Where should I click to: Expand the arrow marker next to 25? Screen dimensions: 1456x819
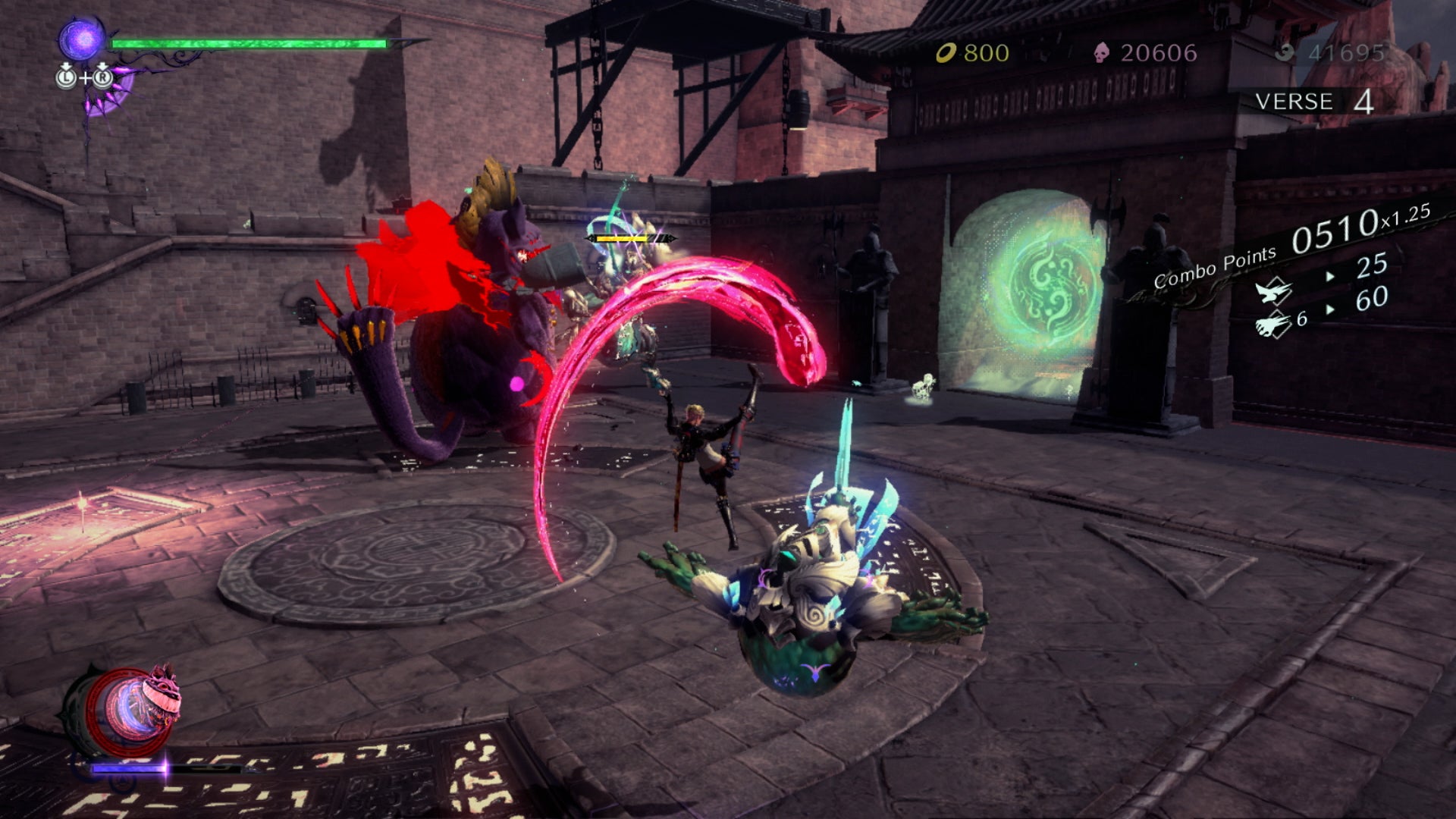click(x=1329, y=276)
